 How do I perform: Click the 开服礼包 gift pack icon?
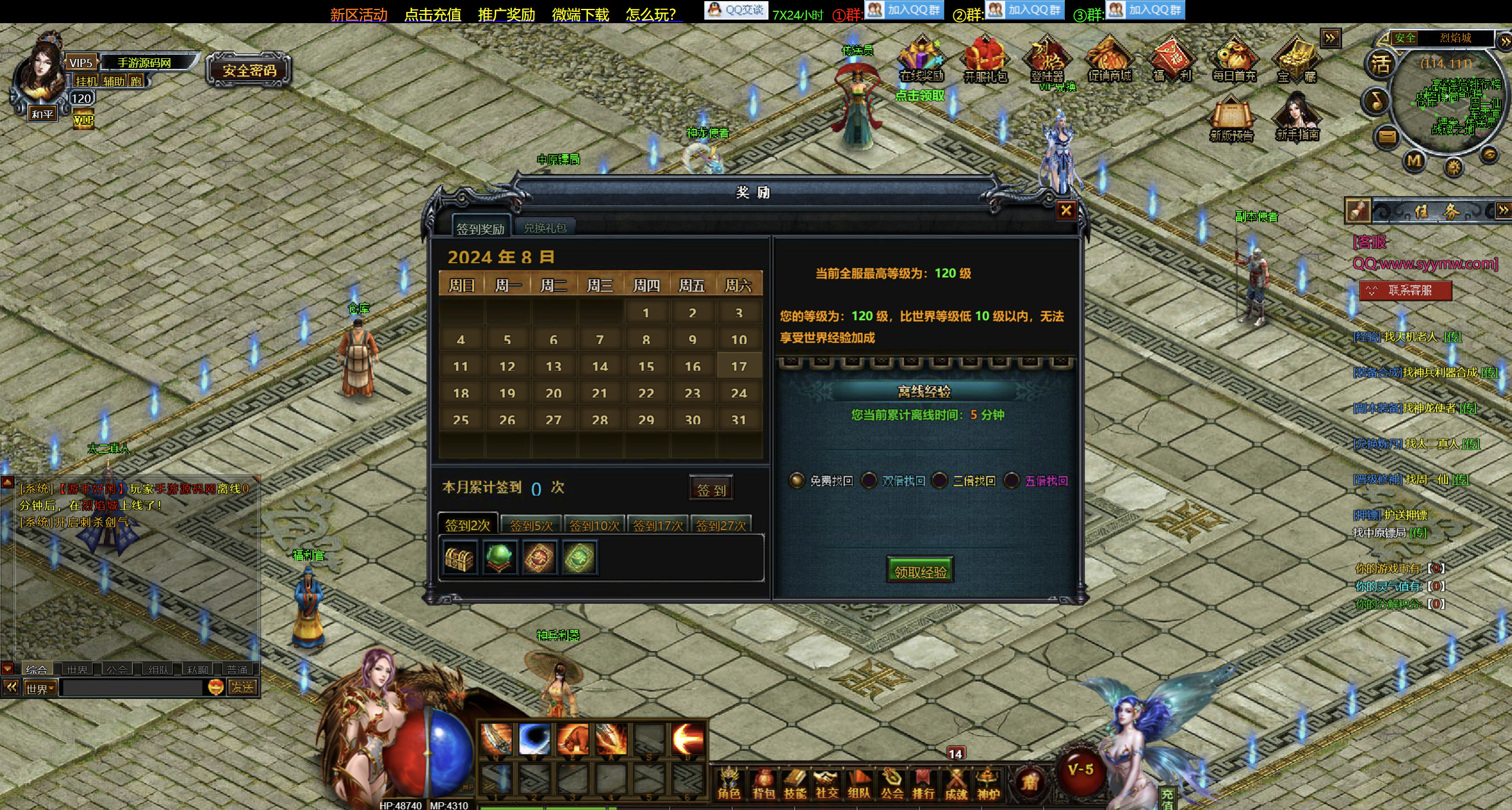pyautogui.click(x=985, y=61)
